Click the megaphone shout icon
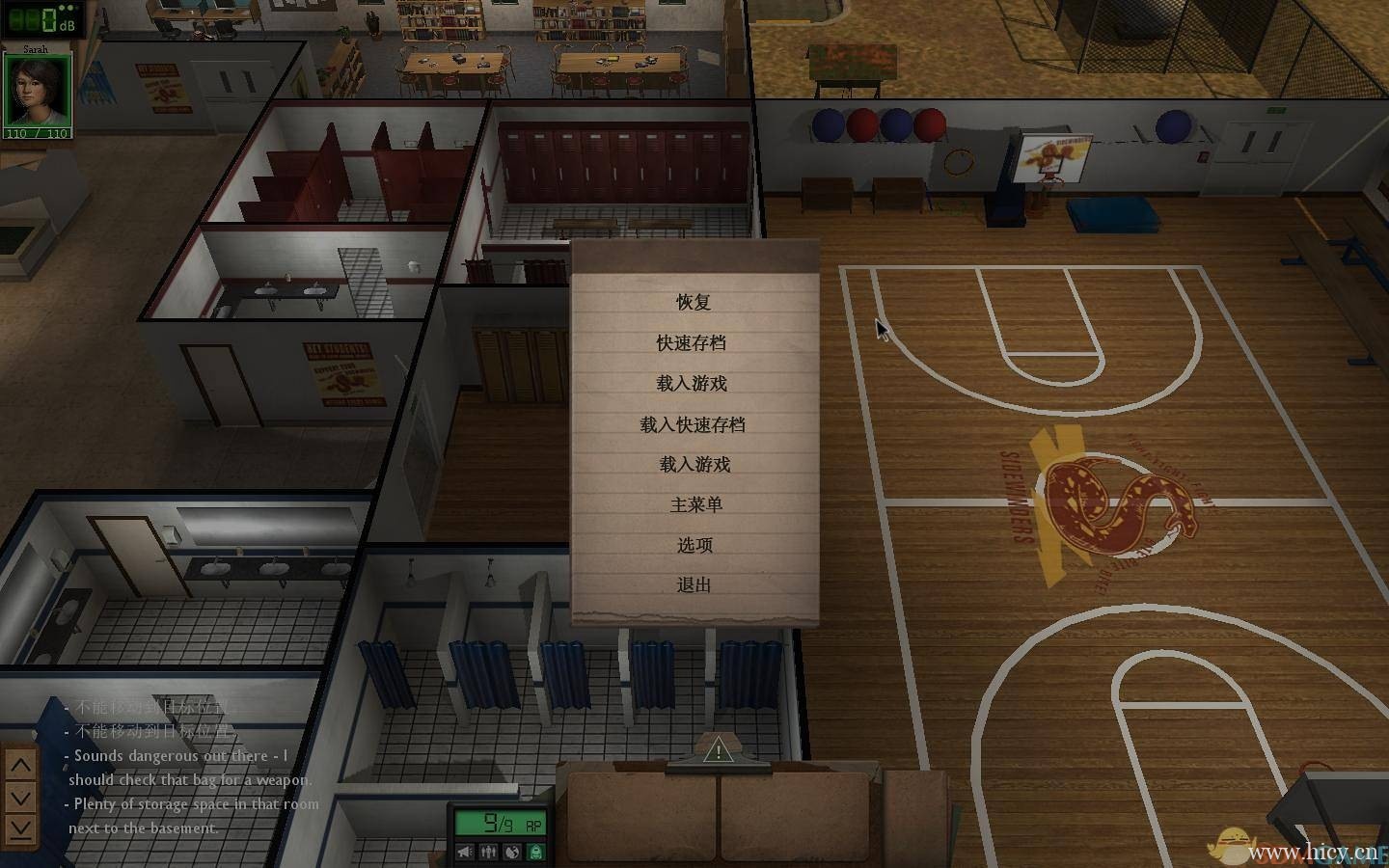The width and height of the screenshot is (1389, 868). tap(465, 852)
